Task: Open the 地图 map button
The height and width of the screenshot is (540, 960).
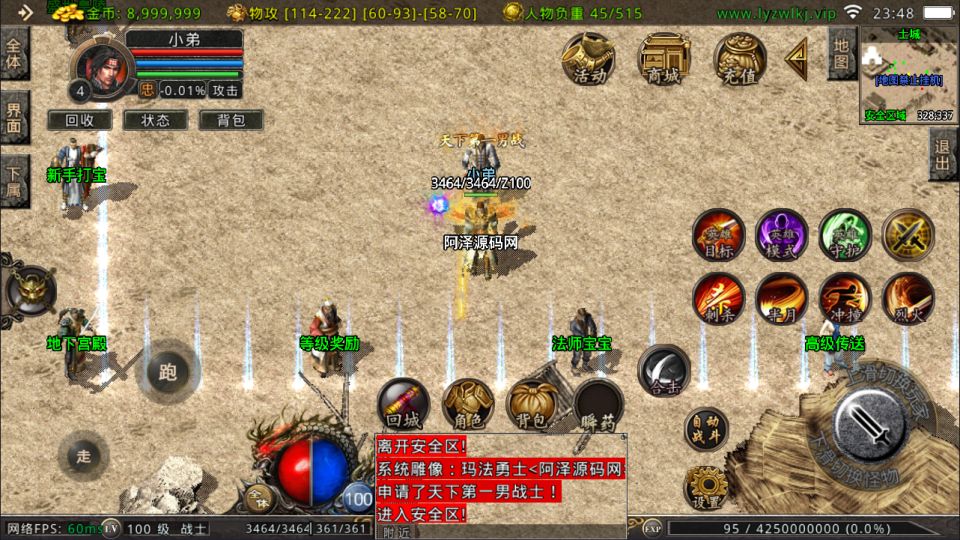Action: (x=841, y=53)
